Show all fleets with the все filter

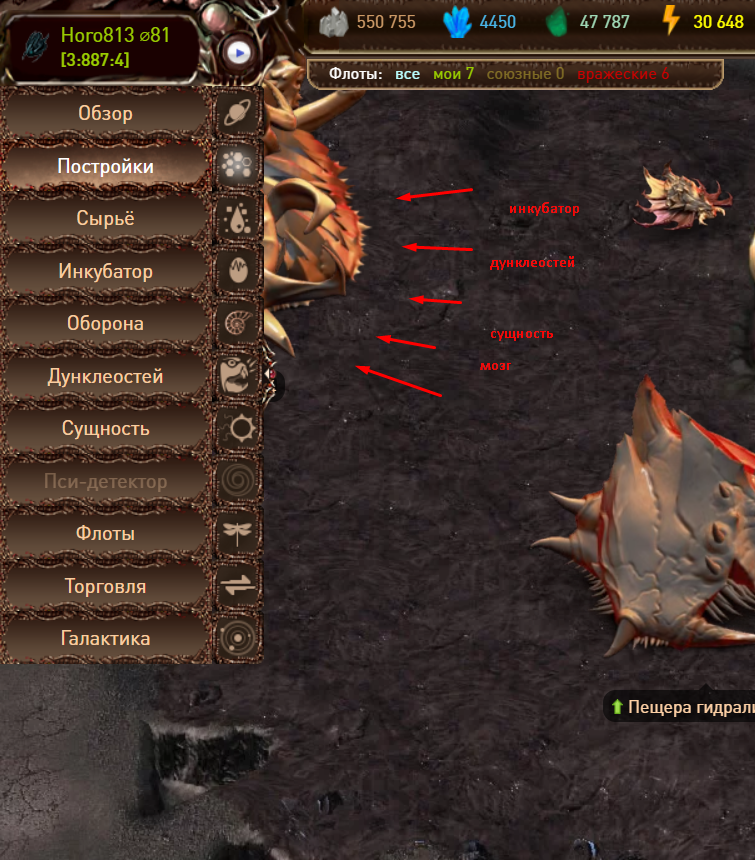click(x=407, y=74)
